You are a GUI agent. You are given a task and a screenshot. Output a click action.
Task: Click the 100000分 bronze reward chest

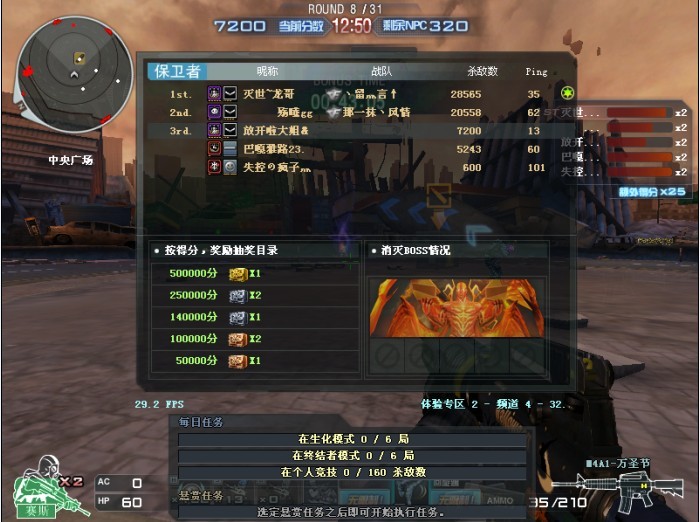237,339
